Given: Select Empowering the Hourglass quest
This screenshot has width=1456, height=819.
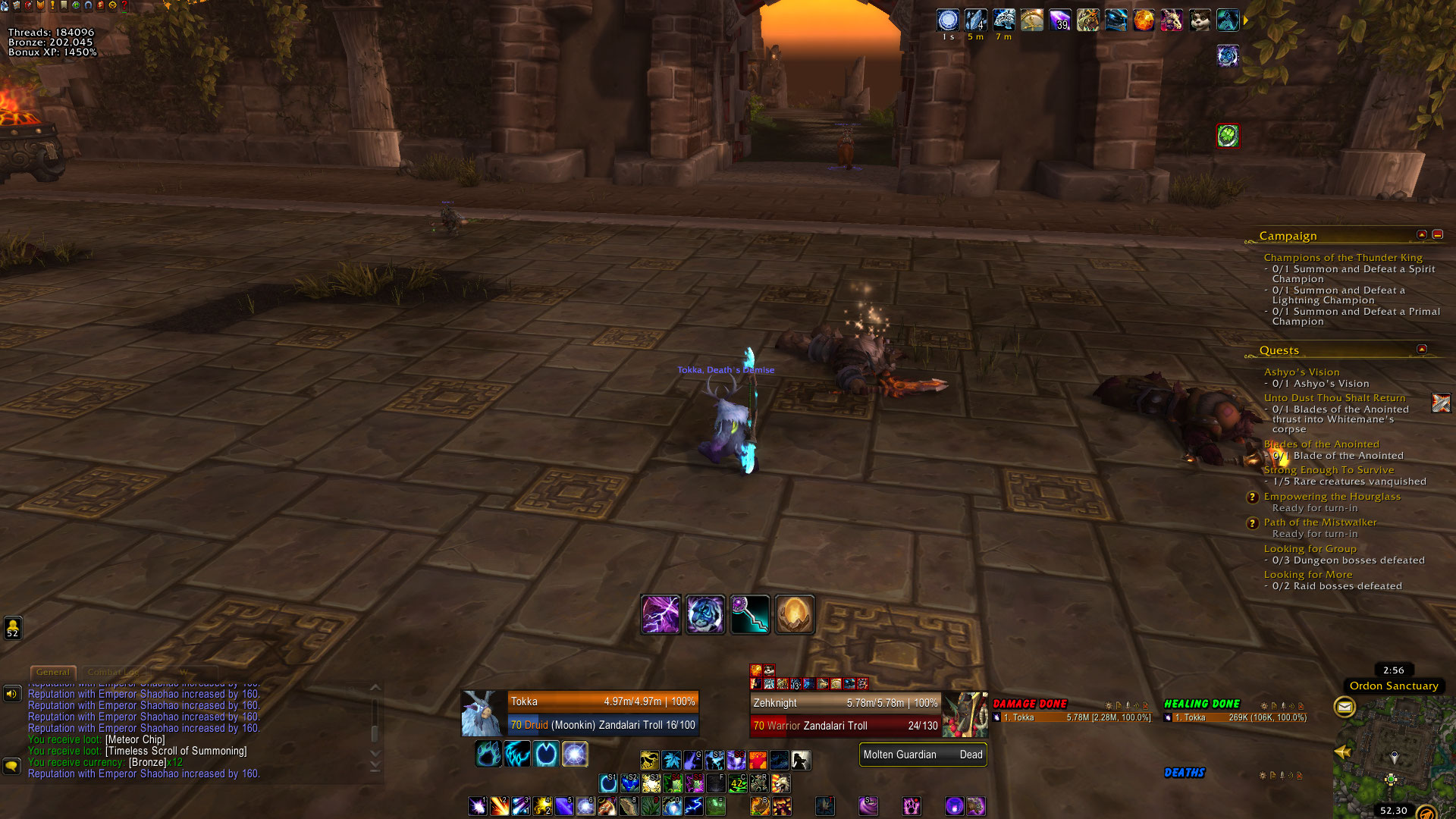Looking at the screenshot, I should pyautogui.click(x=1332, y=497).
